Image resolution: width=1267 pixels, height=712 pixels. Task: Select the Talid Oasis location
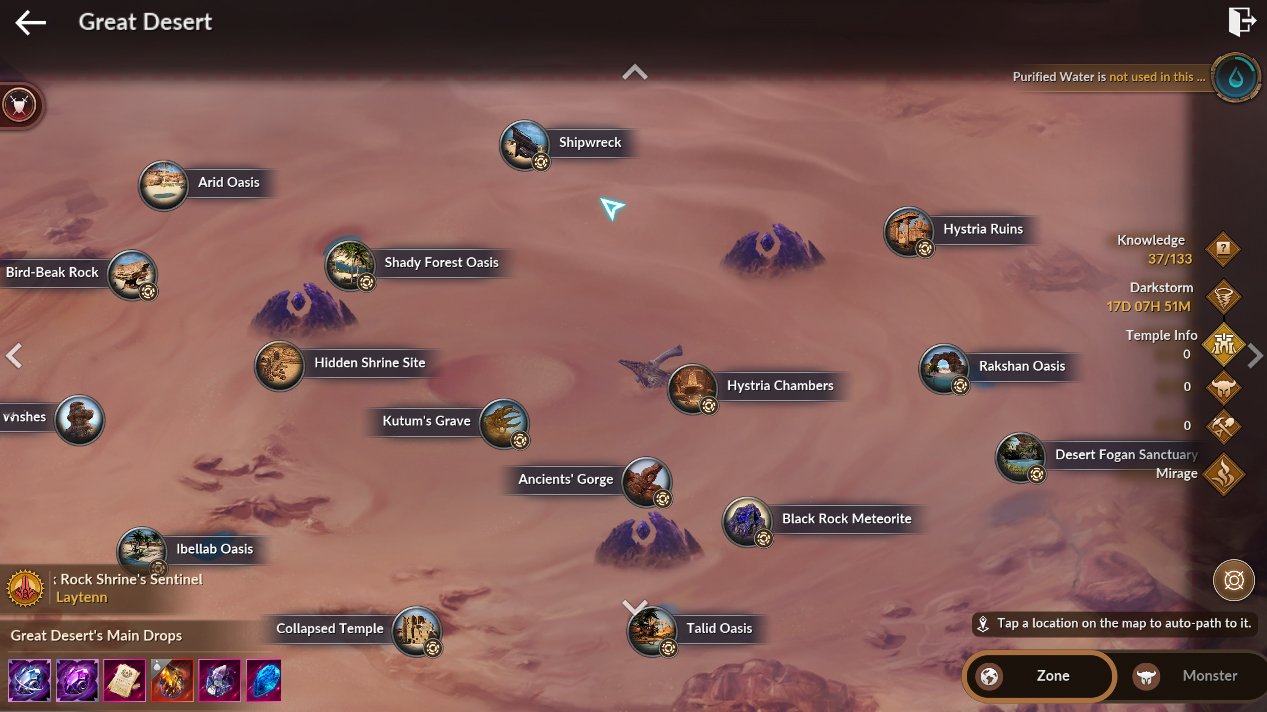652,630
